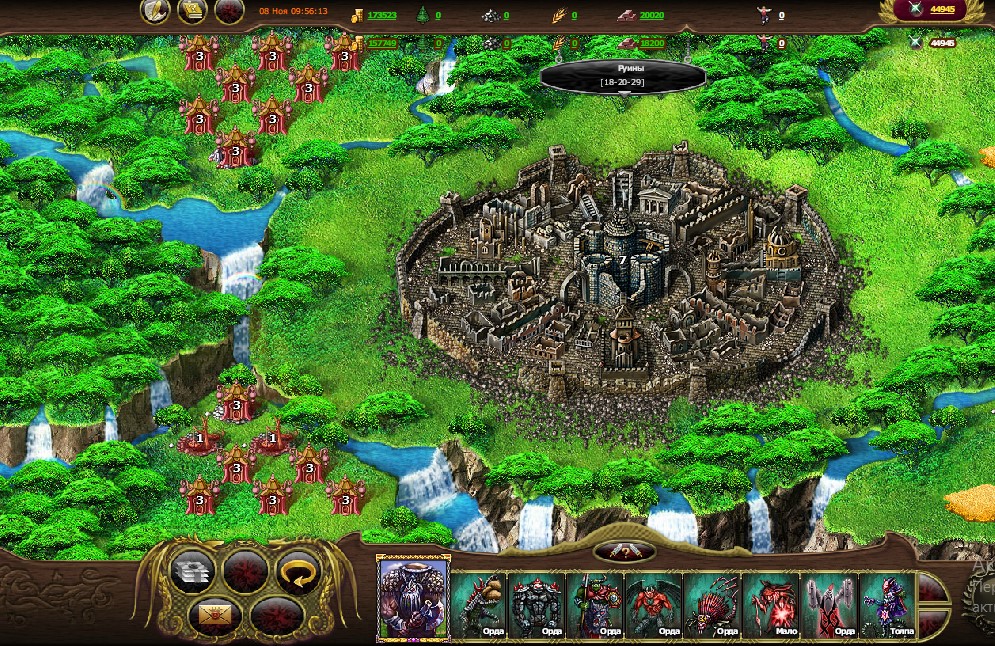Click the green tree wood resource icon
Image resolution: width=995 pixels, height=646 pixels.
[x=423, y=16]
